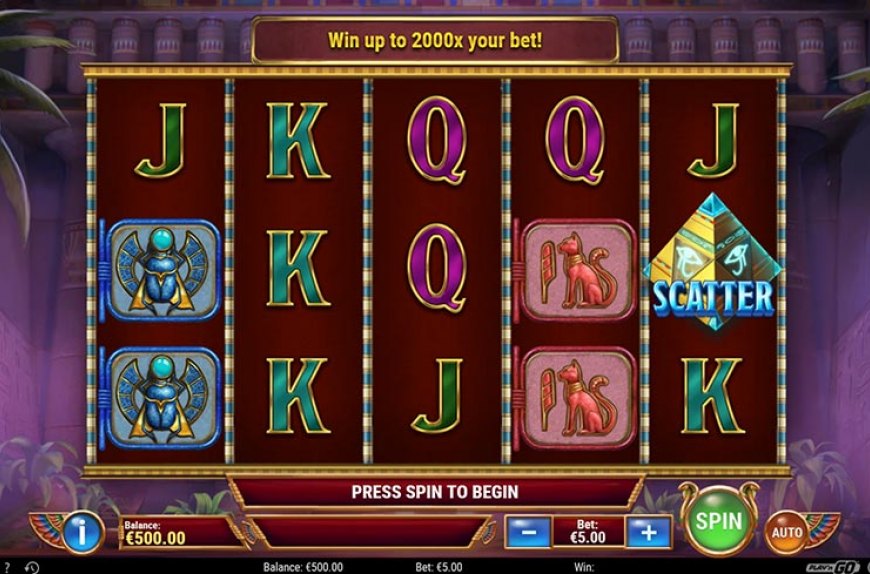Open the game history clock icon
This screenshot has height=574, width=870.
click(31, 567)
